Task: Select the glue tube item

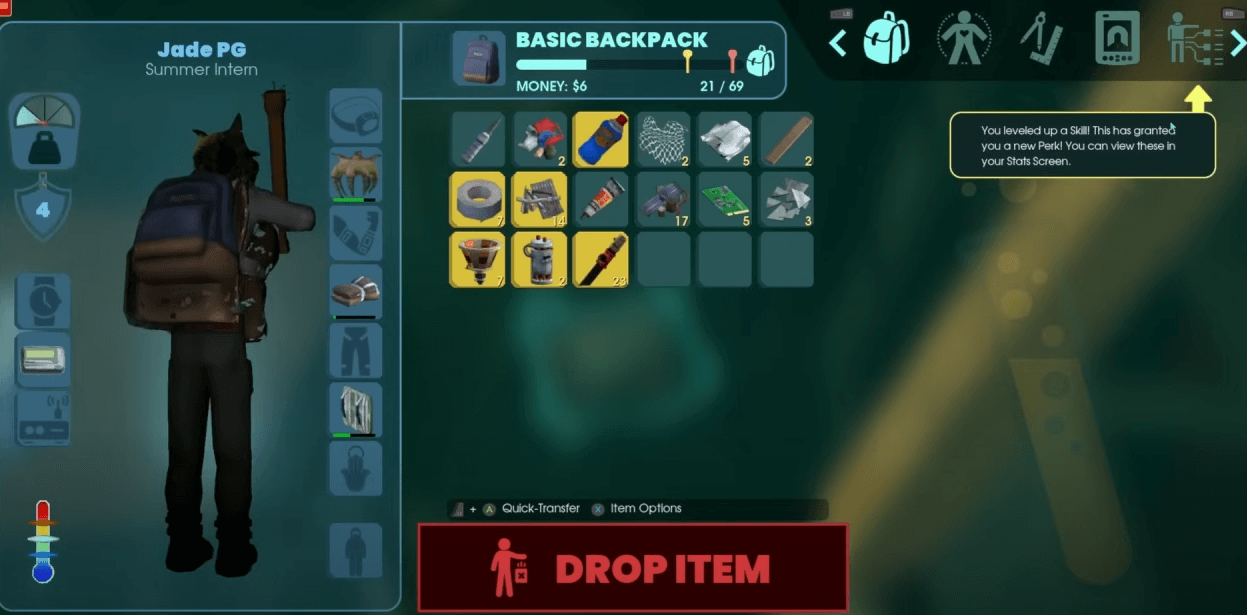Action: [x=600, y=199]
